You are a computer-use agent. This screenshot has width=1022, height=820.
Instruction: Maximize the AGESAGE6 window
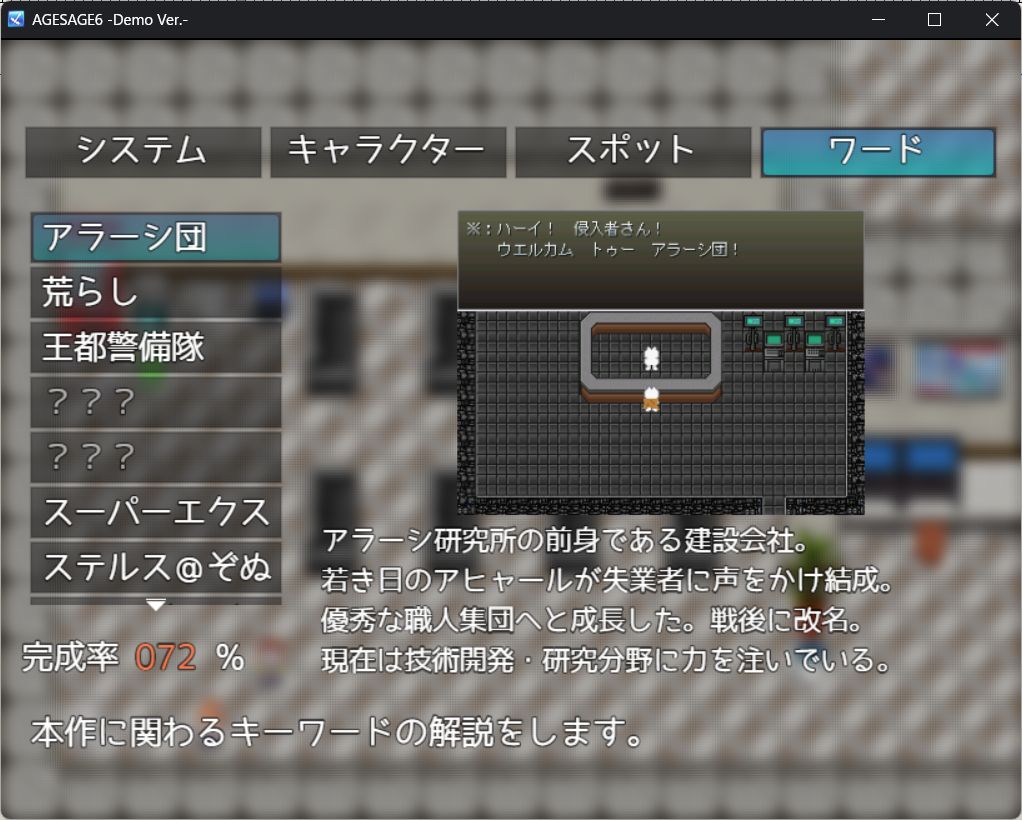(x=935, y=20)
